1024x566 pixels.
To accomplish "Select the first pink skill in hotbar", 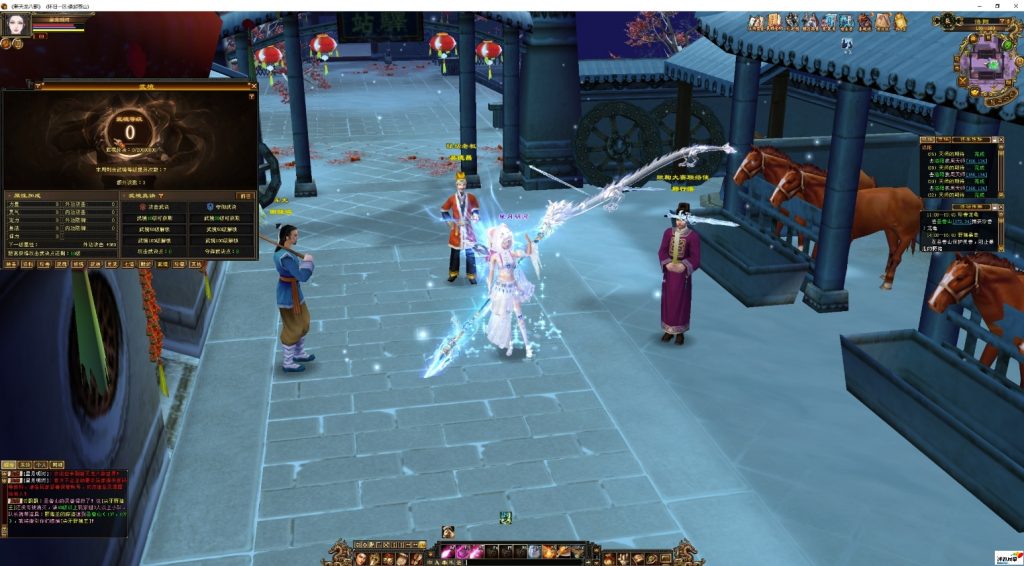I will tap(447, 552).
